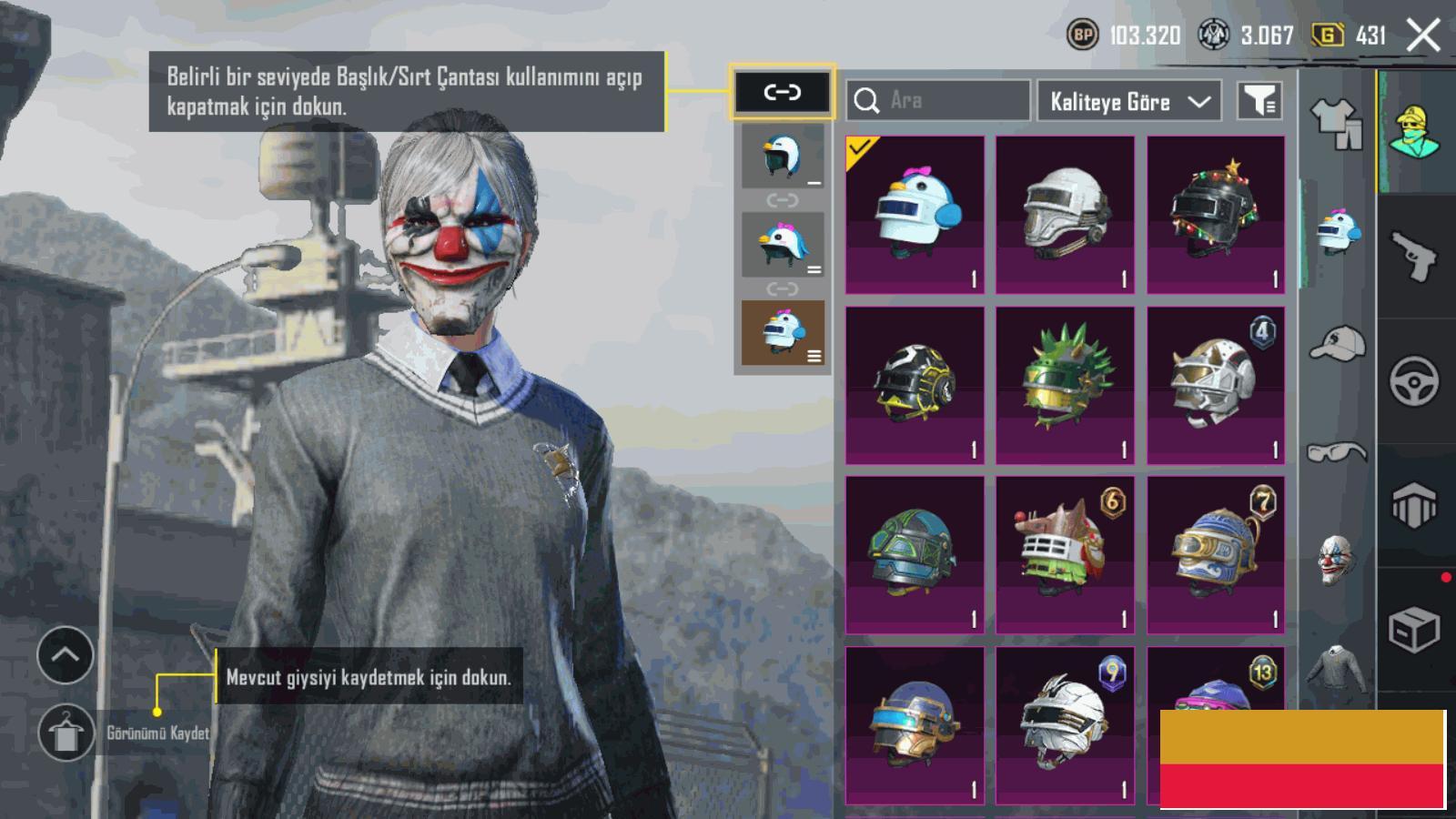Select the green spiked helmet

[1065, 386]
